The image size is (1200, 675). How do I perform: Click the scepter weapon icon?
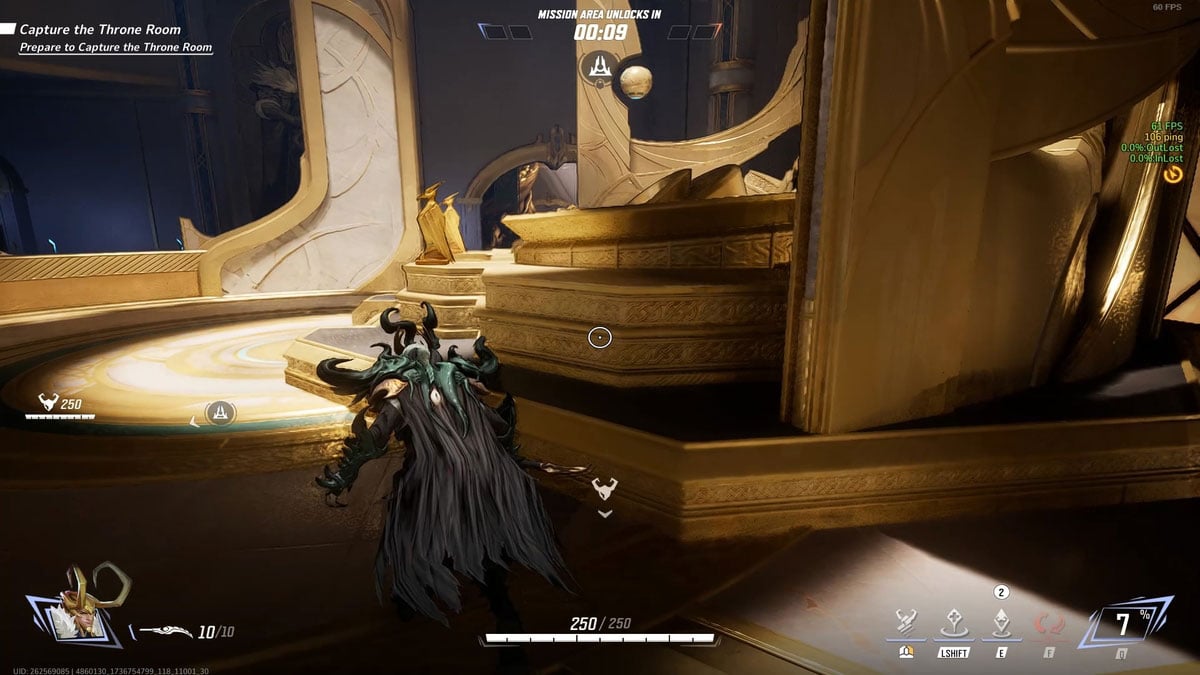(165, 631)
